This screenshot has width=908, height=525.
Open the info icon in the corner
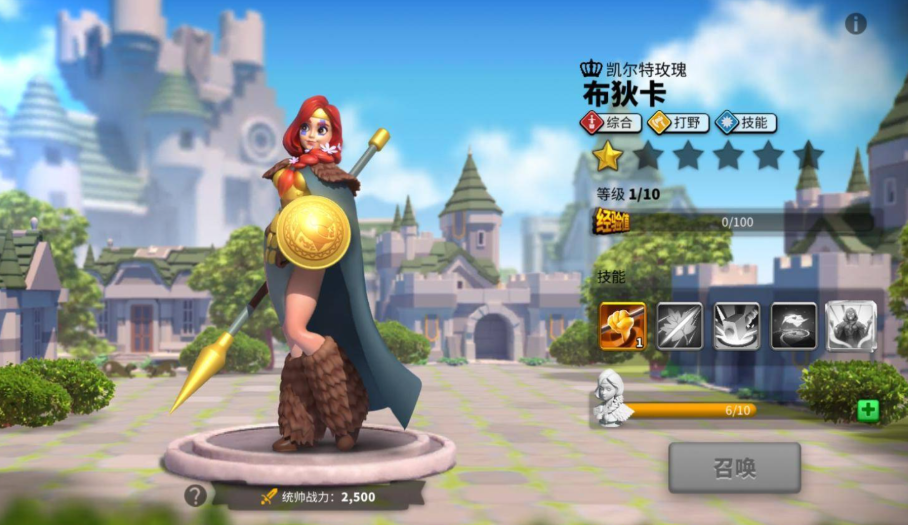[856, 24]
